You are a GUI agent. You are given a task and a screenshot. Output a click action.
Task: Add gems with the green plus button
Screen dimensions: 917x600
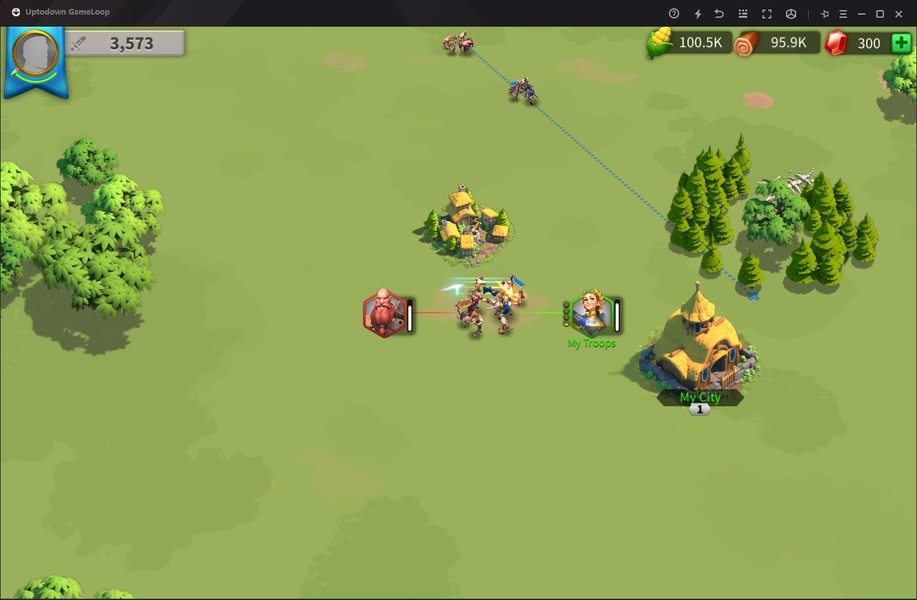coord(900,44)
